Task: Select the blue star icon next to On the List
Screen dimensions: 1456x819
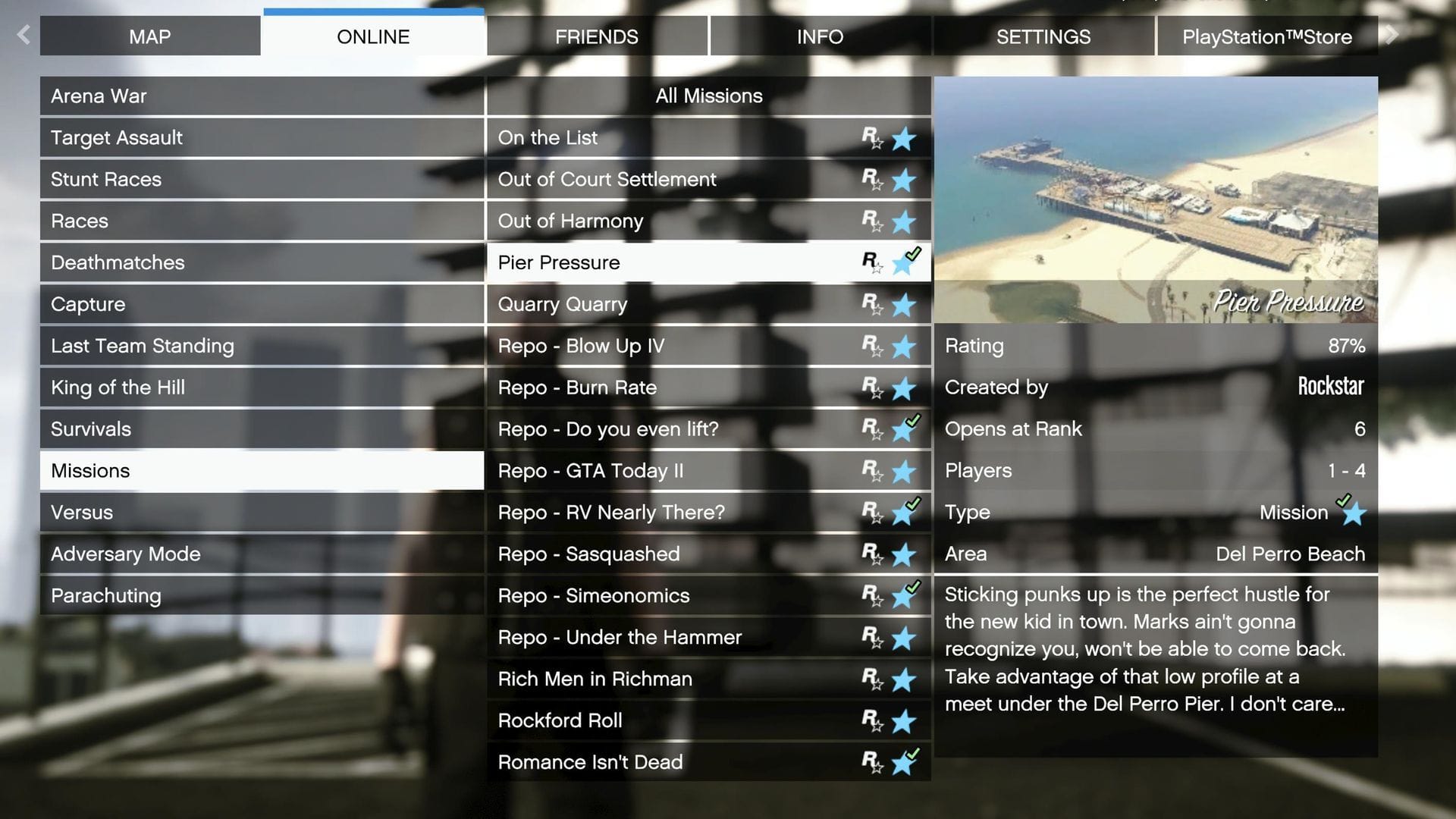Action: tap(902, 138)
